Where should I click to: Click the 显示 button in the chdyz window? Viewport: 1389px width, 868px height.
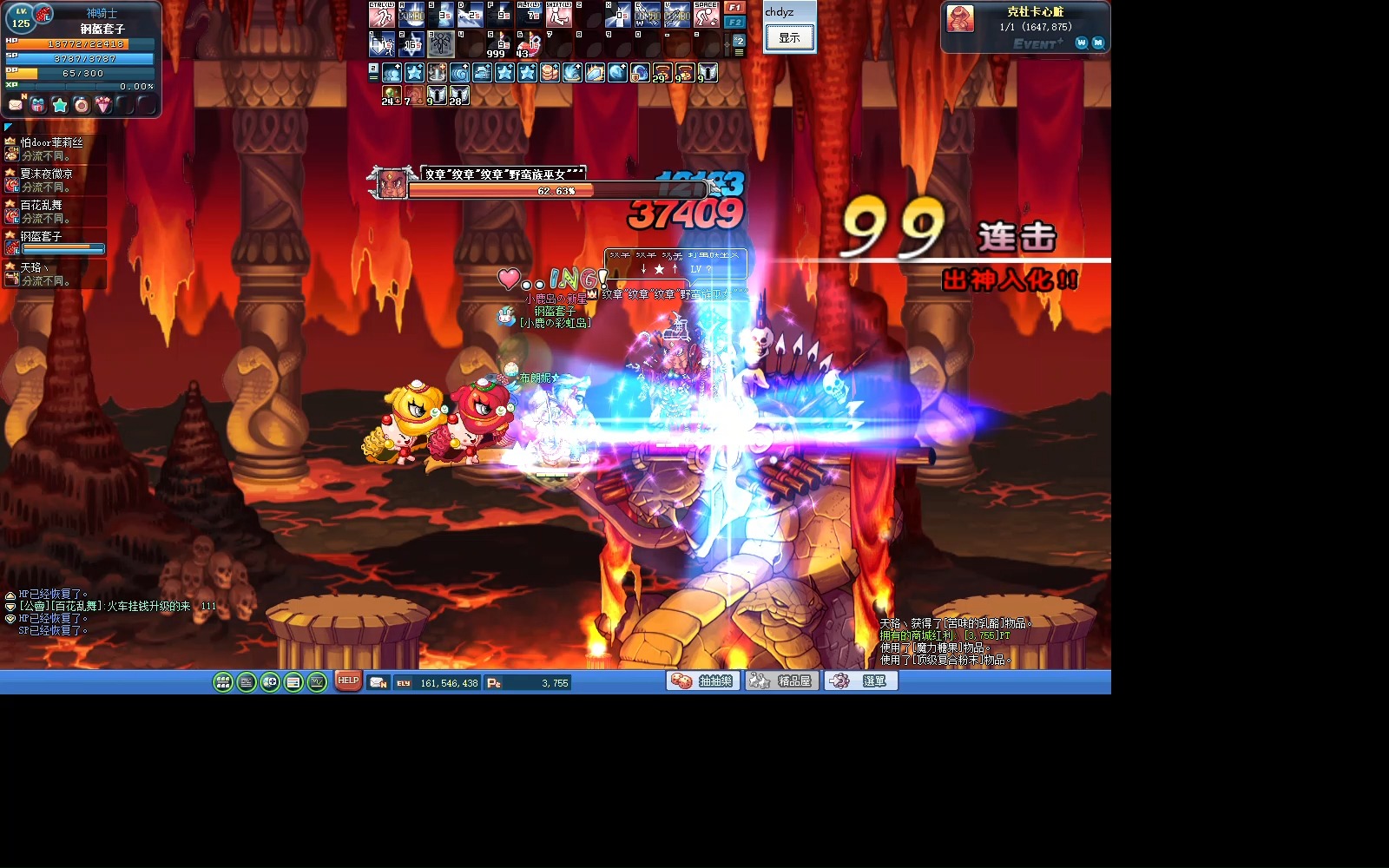(789, 37)
